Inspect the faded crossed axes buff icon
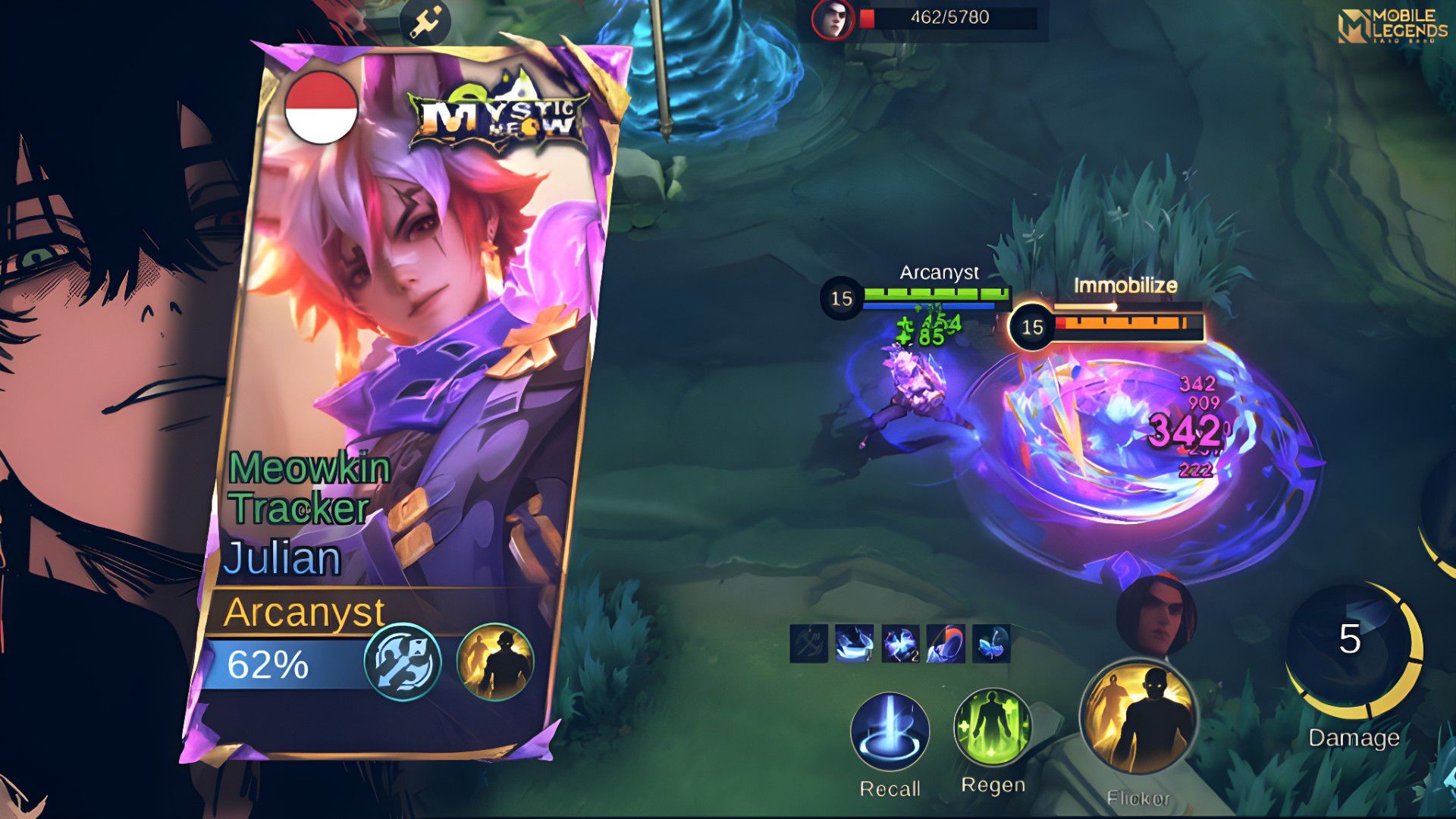This screenshot has width=1456, height=819. click(x=808, y=644)
